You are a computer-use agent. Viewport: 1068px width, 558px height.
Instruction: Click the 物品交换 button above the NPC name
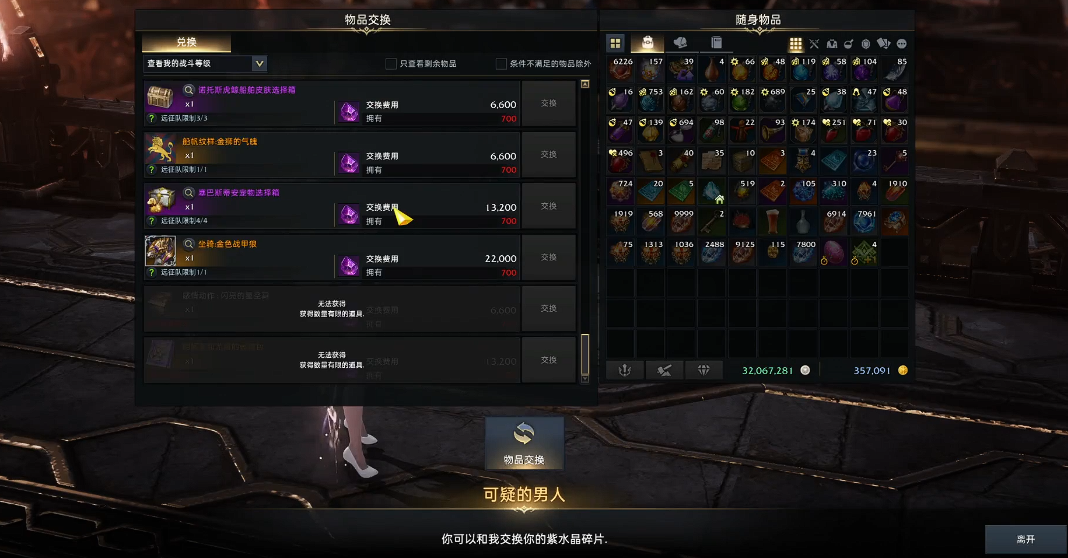click(524, 443)
